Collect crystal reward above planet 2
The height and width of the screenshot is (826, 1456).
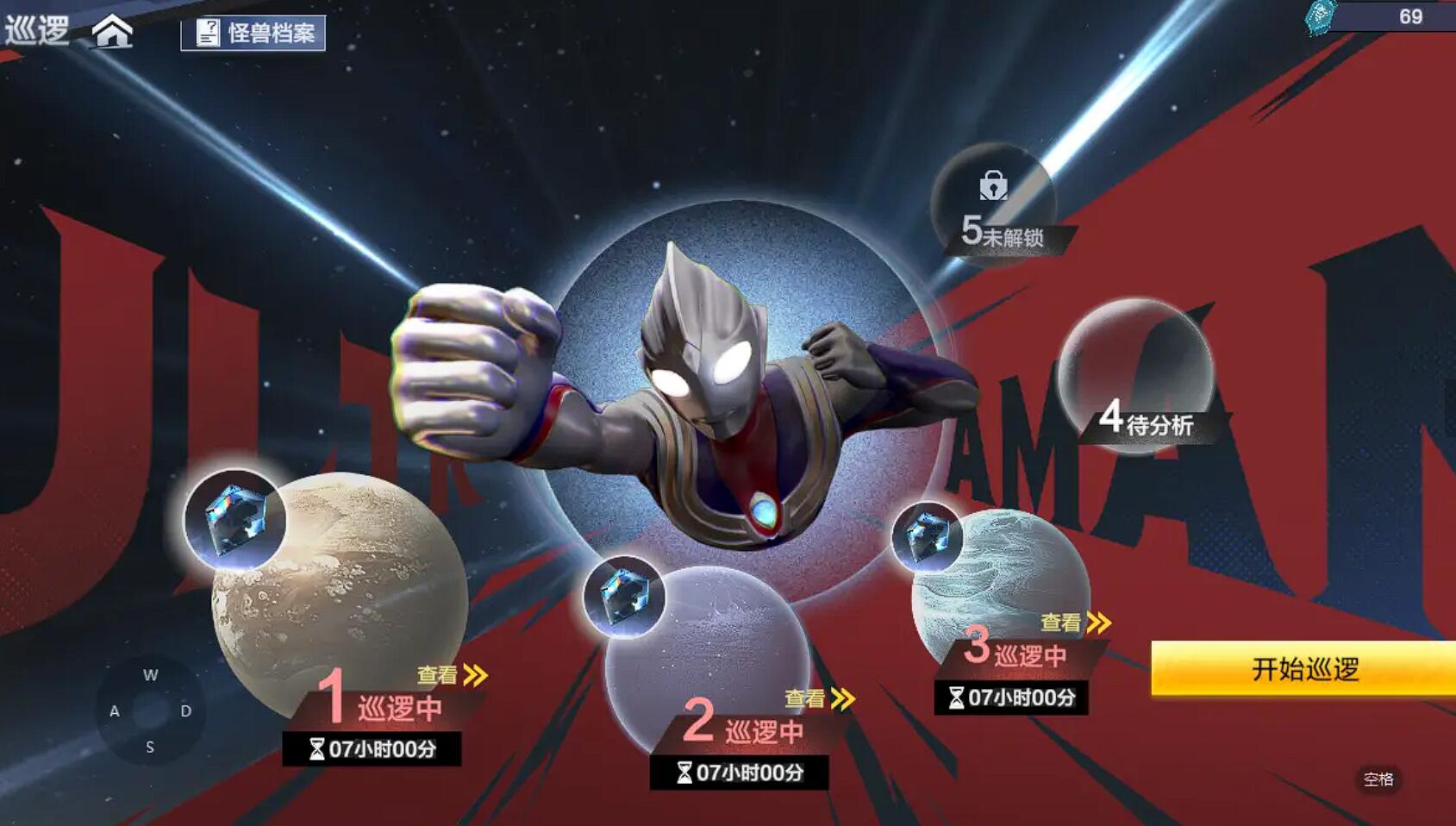[623, 597]
